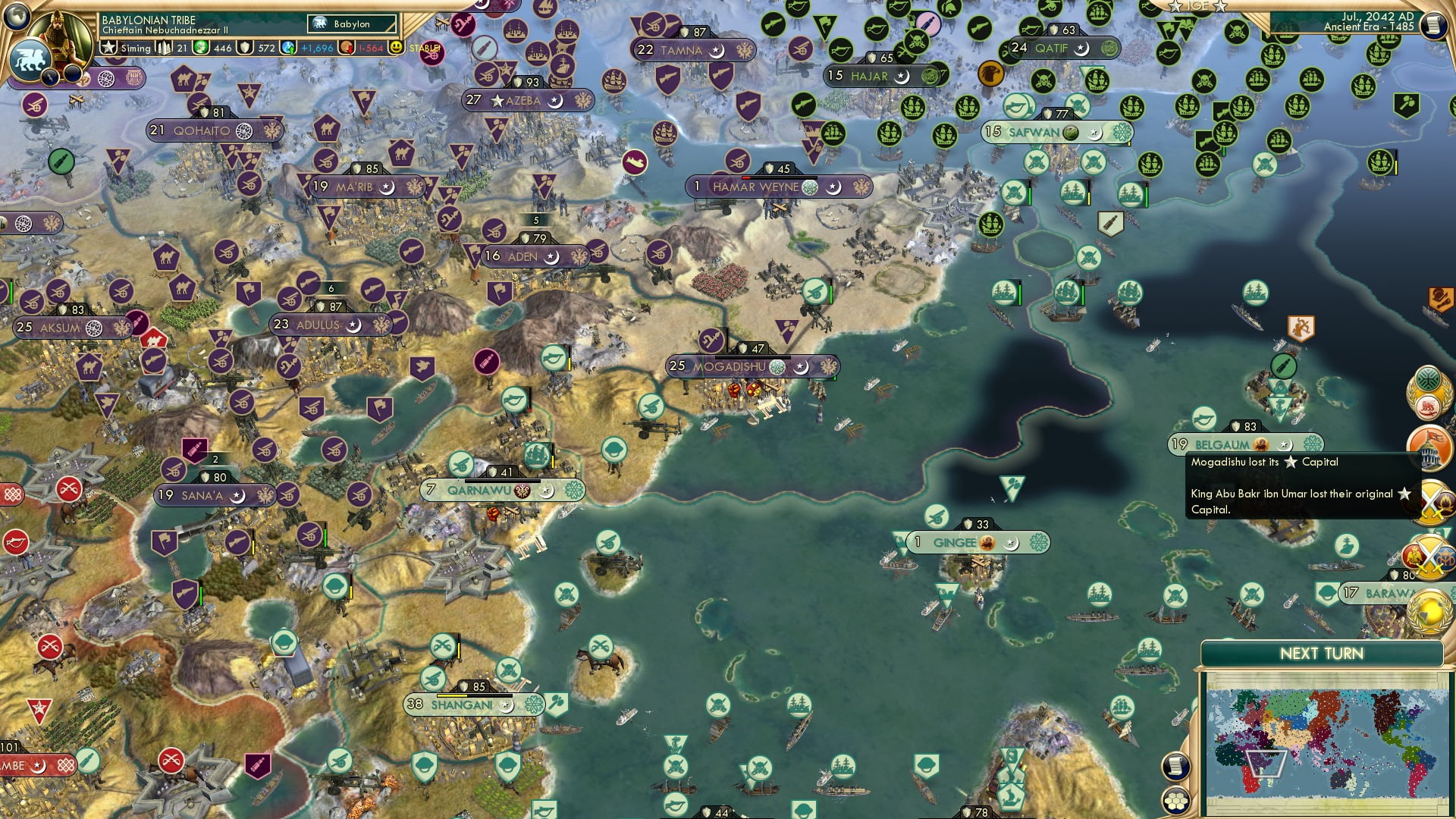This screenshot has width=1456, height=819.
Task: Click the Shangani city banner
Action: 463,704
